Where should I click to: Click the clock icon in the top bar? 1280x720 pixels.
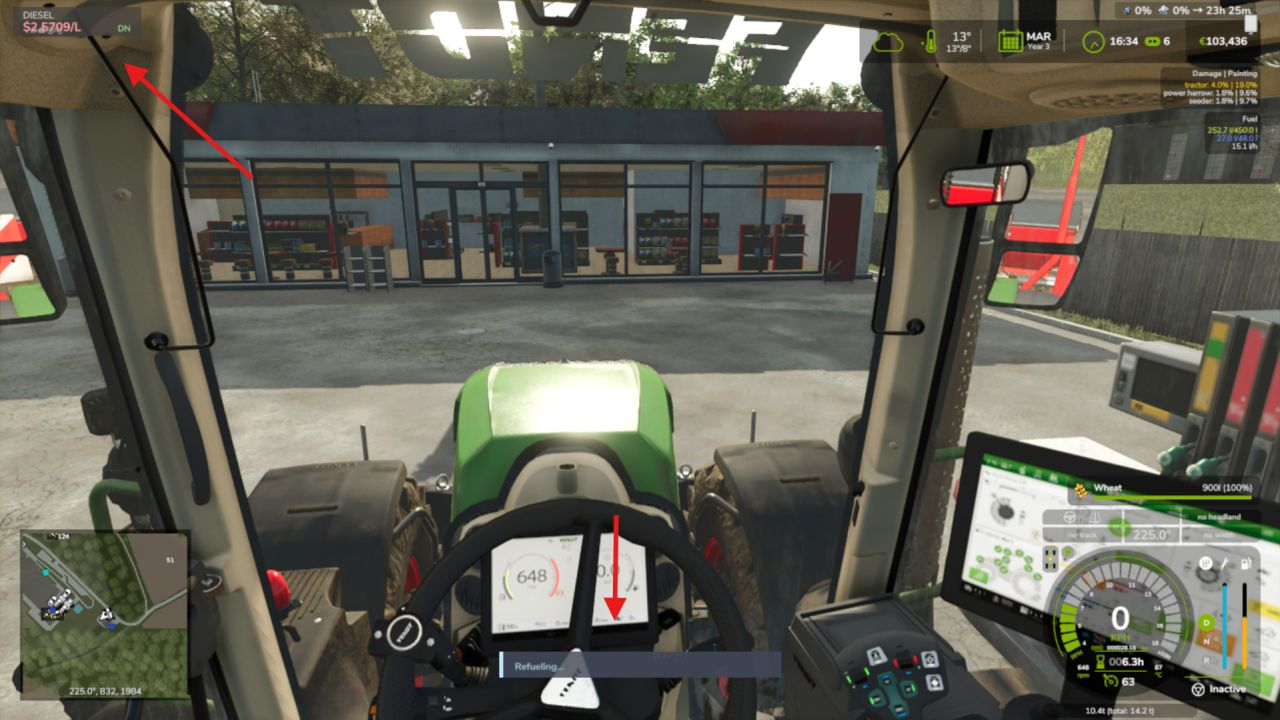[x=1096, y=41]
